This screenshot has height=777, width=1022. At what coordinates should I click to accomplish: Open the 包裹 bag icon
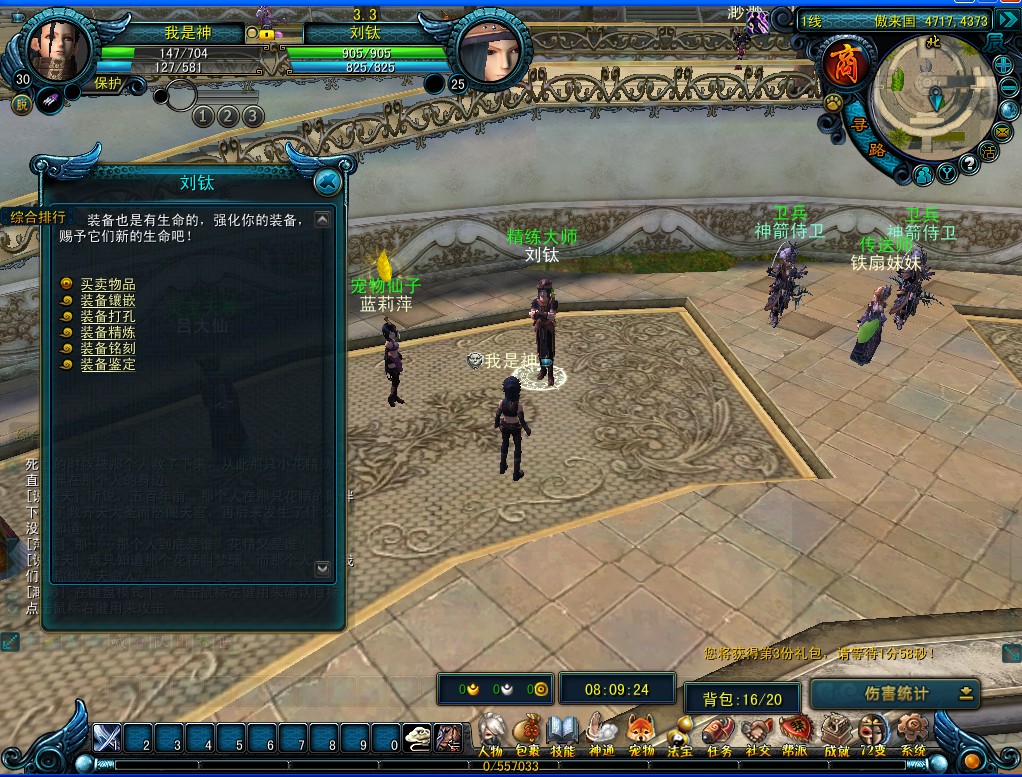click(527, 736)
